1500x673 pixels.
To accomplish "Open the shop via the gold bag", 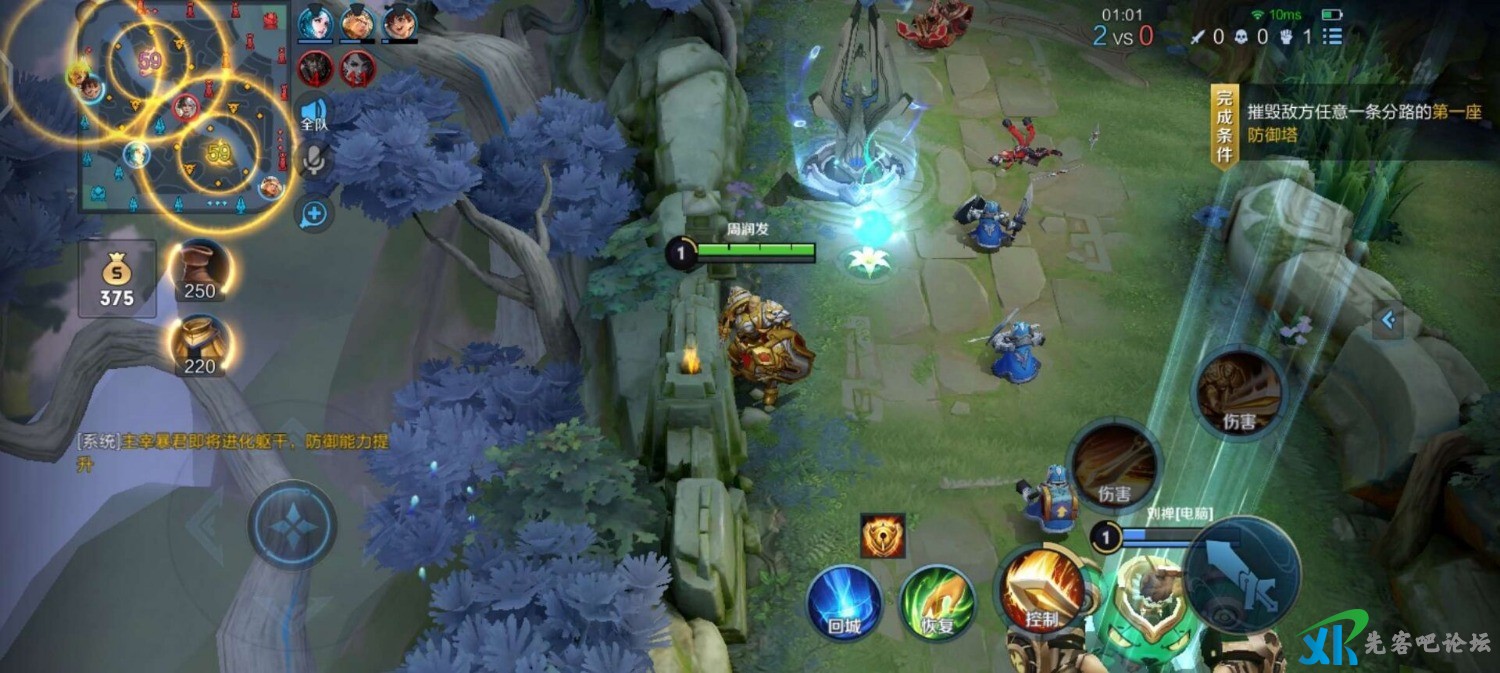I will tap(117, 278).
